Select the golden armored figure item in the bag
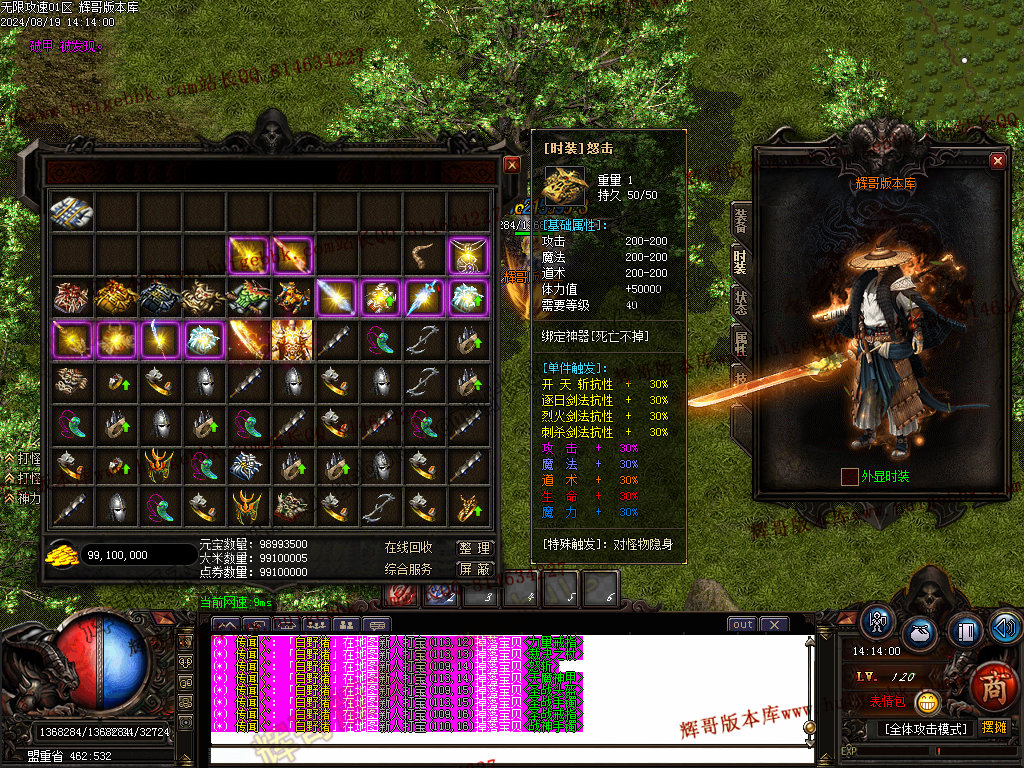 click(291, 340)
